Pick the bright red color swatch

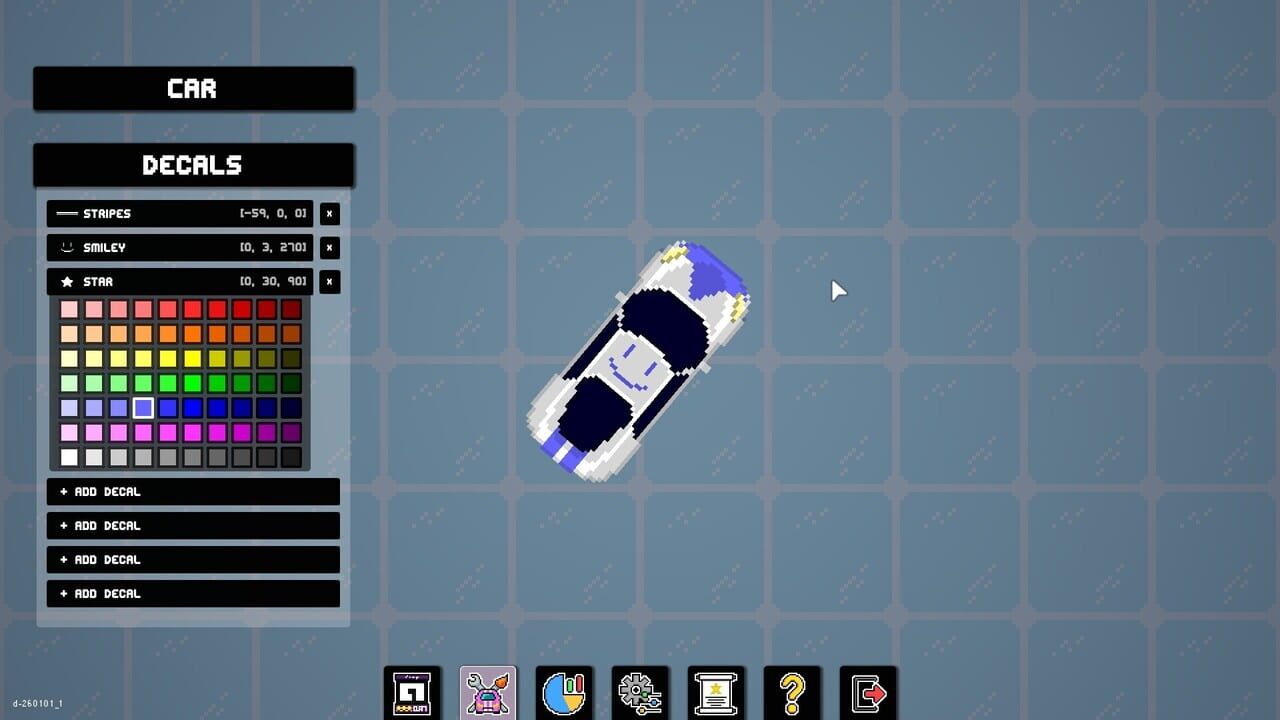tap(194, 308)
